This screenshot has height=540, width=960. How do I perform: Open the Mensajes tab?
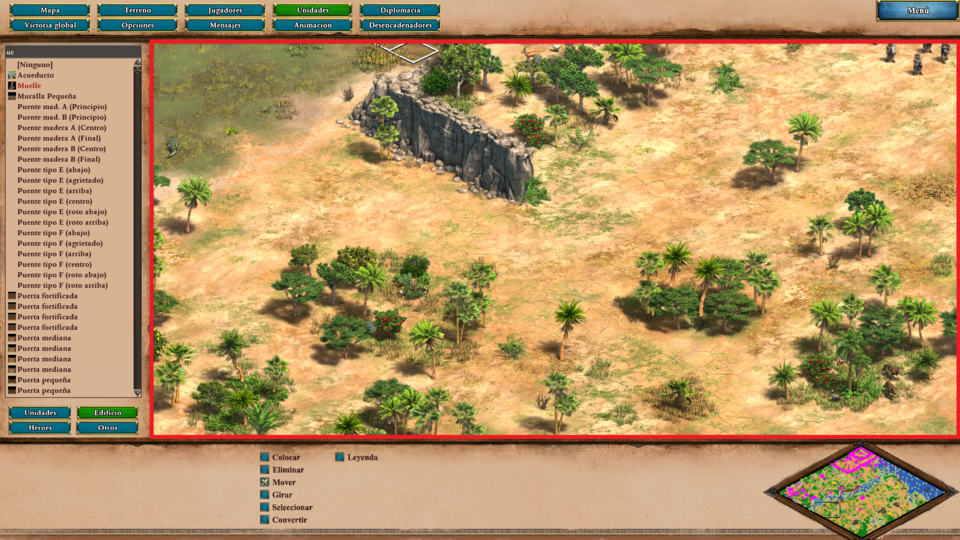(225, 25)
